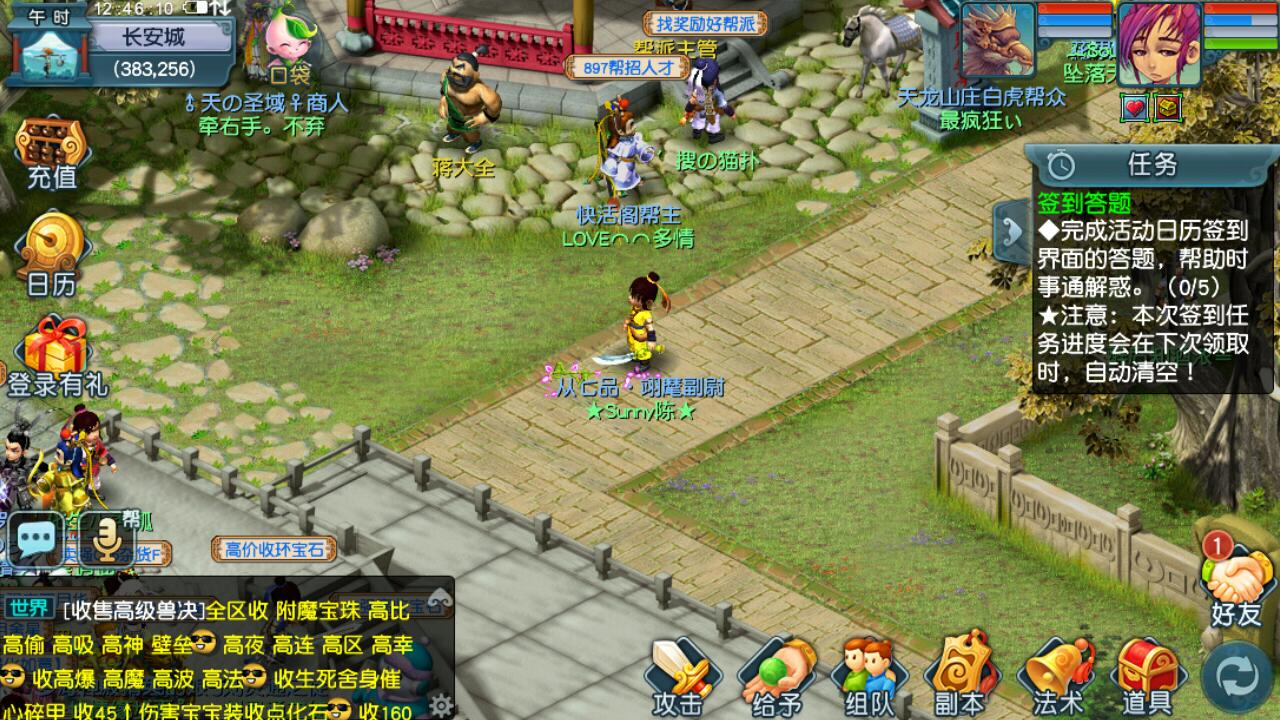Select the 世界 chat channel tag
The width and height of the screenshot is (1280, 720).
pos(29,608)
